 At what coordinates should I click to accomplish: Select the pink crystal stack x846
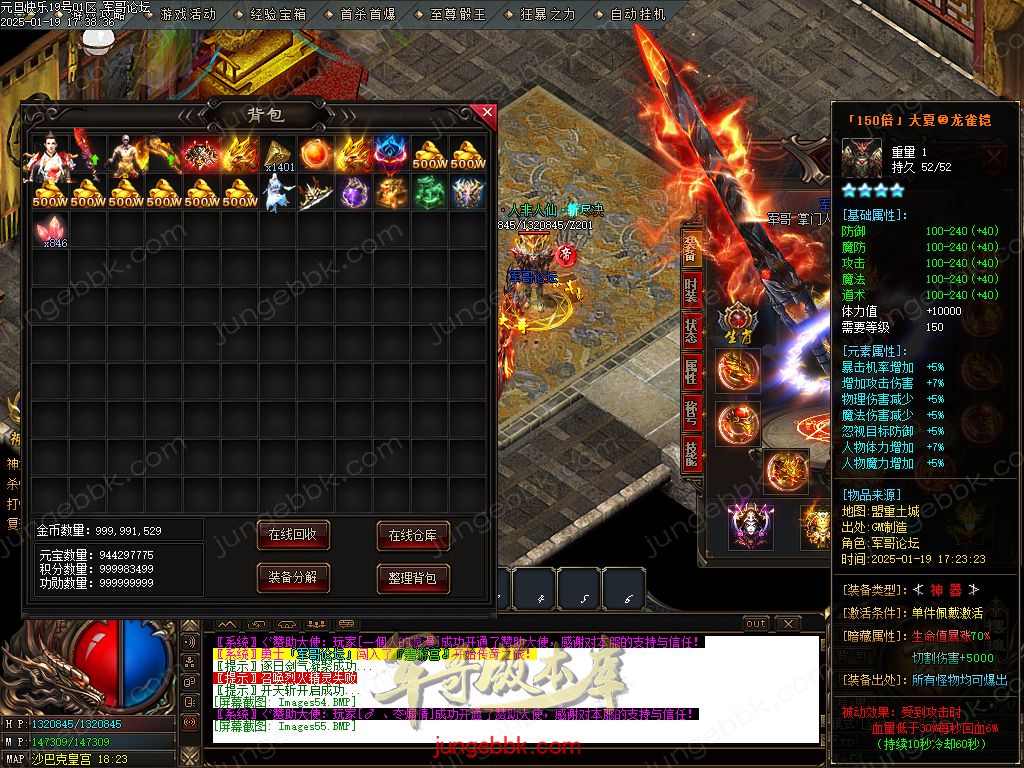coord(50,230)
